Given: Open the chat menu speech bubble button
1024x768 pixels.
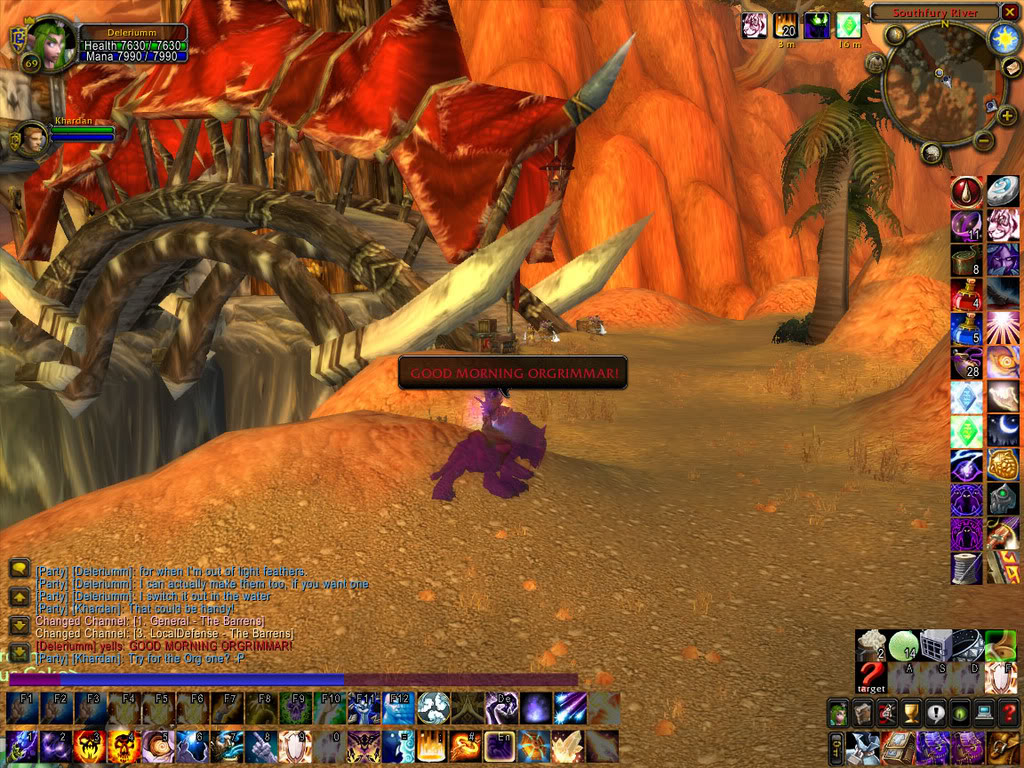Looking at the screenshot, I should coord(19,568).
